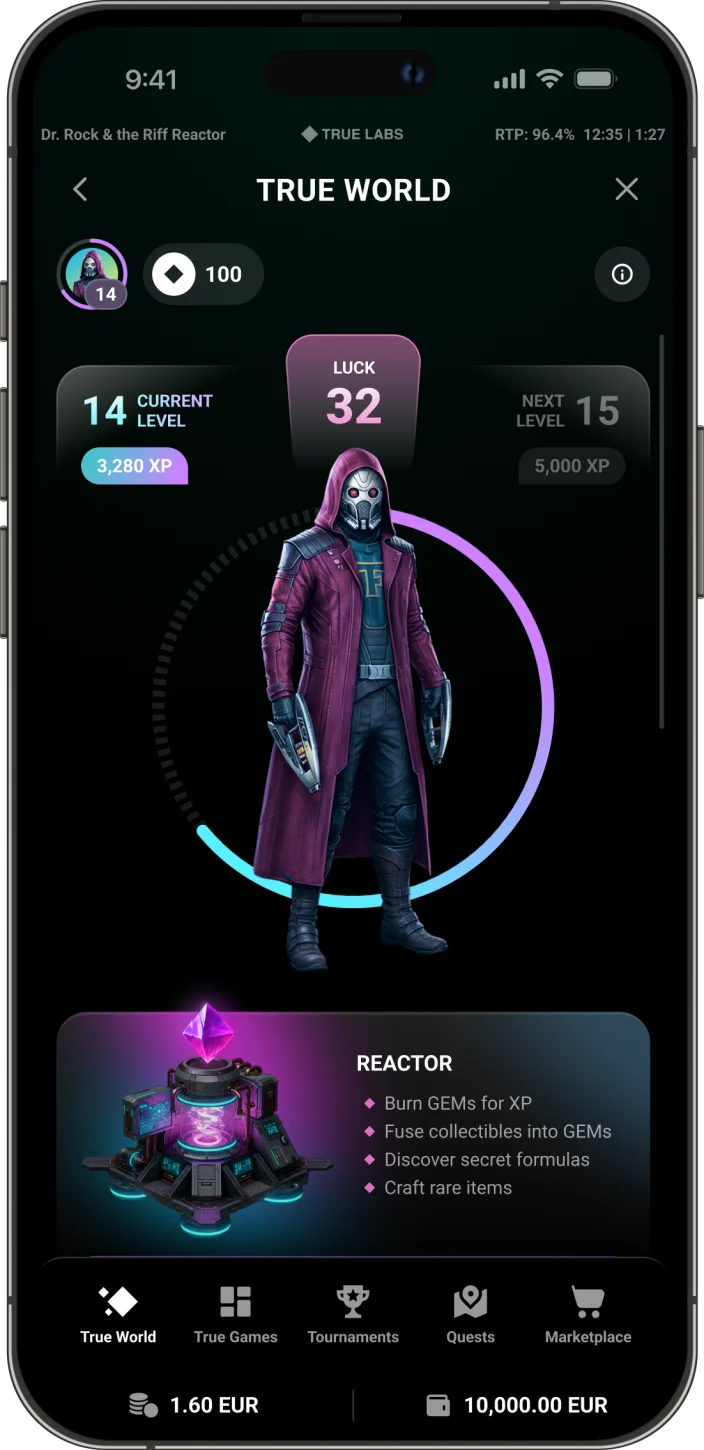Close the True World screen
The image size is (704, 1450).
pyautogui.click(x=626, y=189)
